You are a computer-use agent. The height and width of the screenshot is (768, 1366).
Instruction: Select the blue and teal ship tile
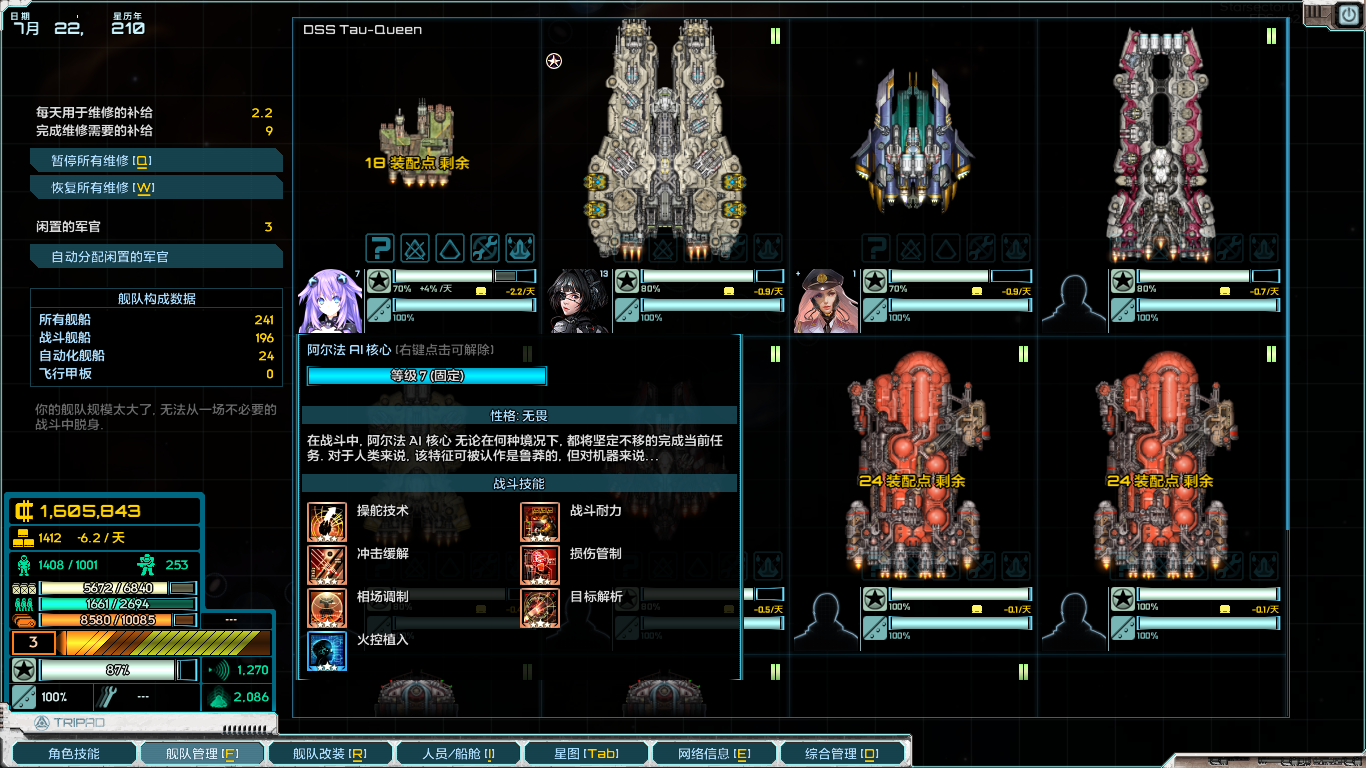[x=912, y=140]
